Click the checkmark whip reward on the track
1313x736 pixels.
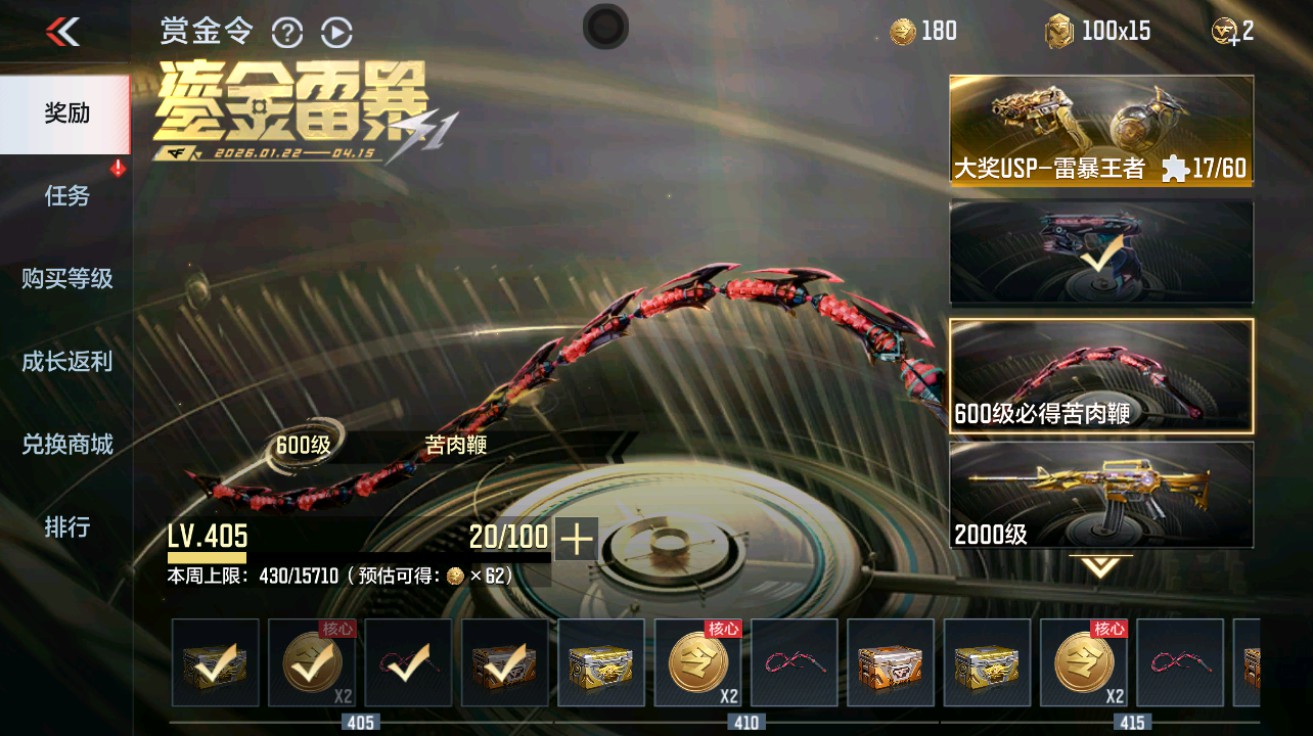click(x=410, y=663)
